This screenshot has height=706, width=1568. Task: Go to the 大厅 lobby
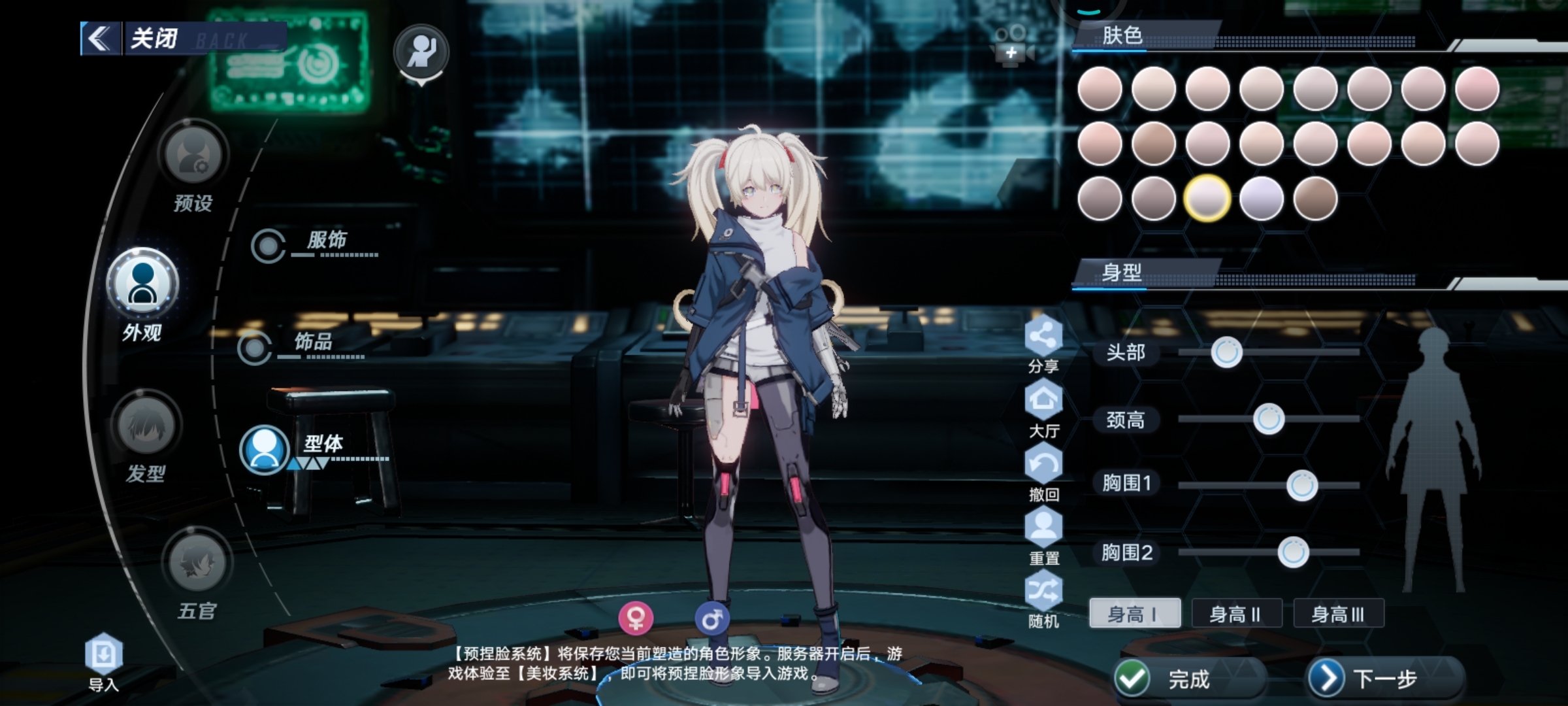click(x=1043, y=400)
